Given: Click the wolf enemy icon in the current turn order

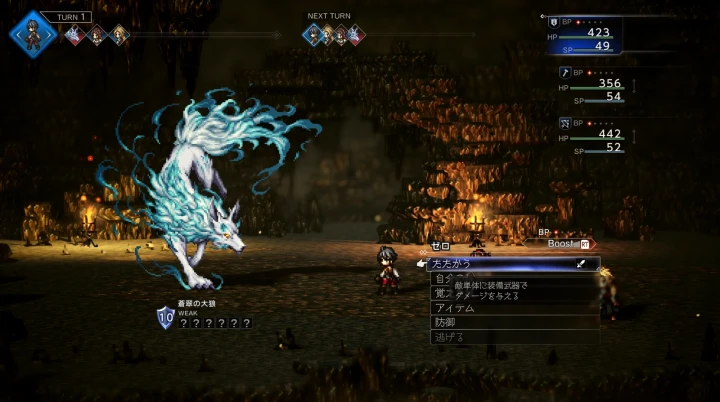Looking at the screenshot, I should click(x=73, y=35).
